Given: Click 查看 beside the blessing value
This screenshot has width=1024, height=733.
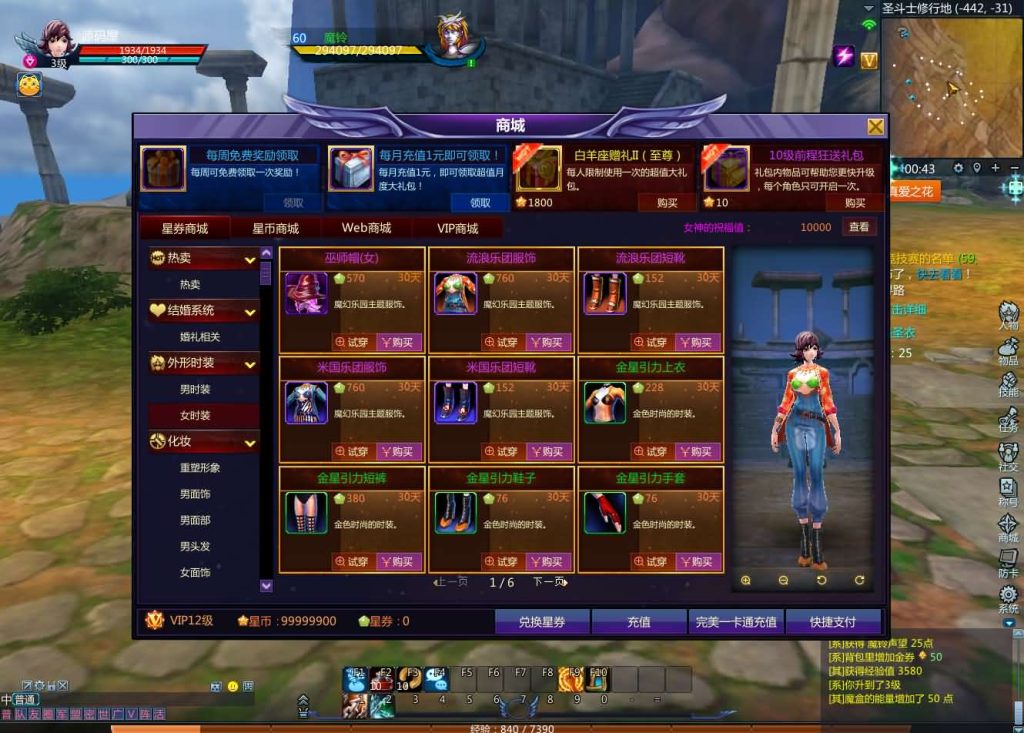Looking at the screenshot, I should (x=859, y=227).
